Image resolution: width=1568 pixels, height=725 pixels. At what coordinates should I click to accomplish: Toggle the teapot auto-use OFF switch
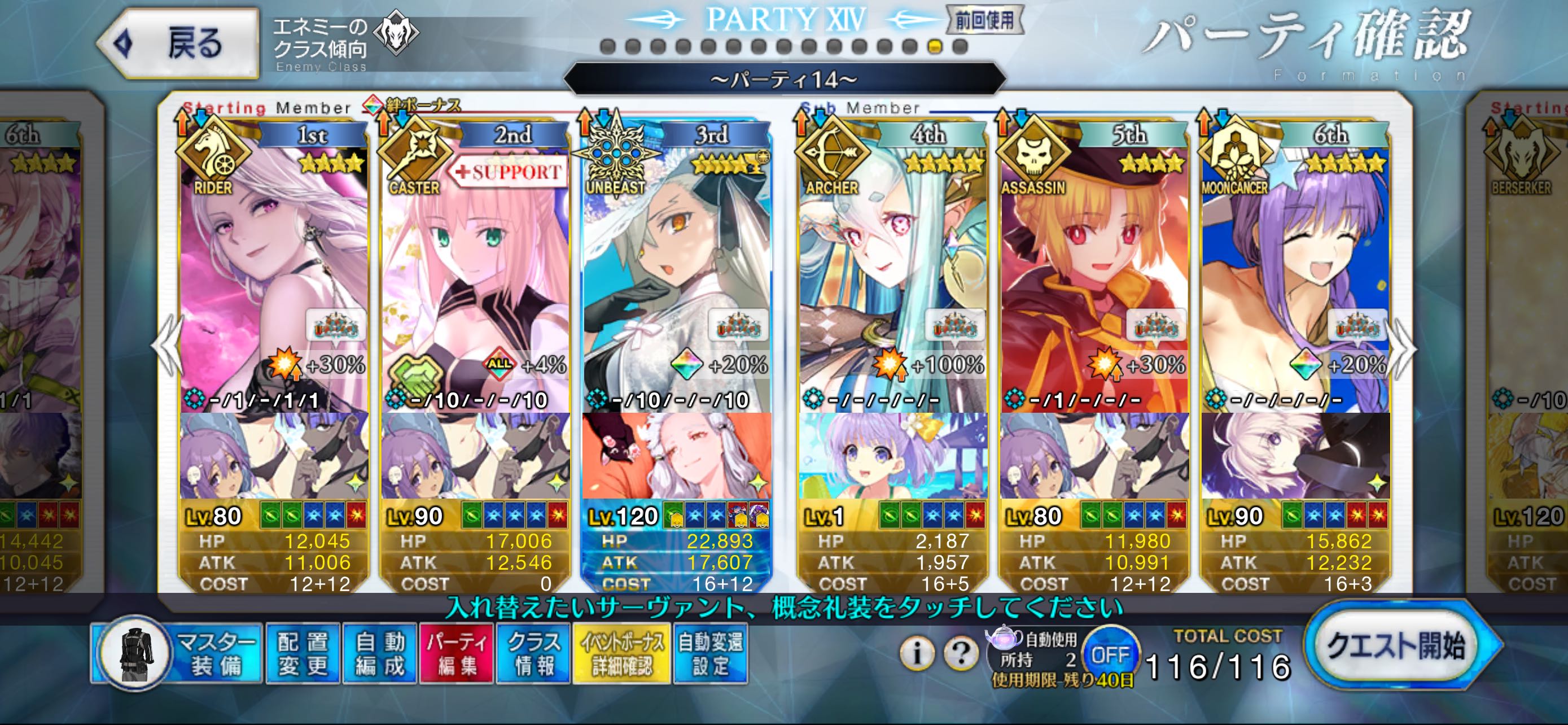tap(1110, 654)
